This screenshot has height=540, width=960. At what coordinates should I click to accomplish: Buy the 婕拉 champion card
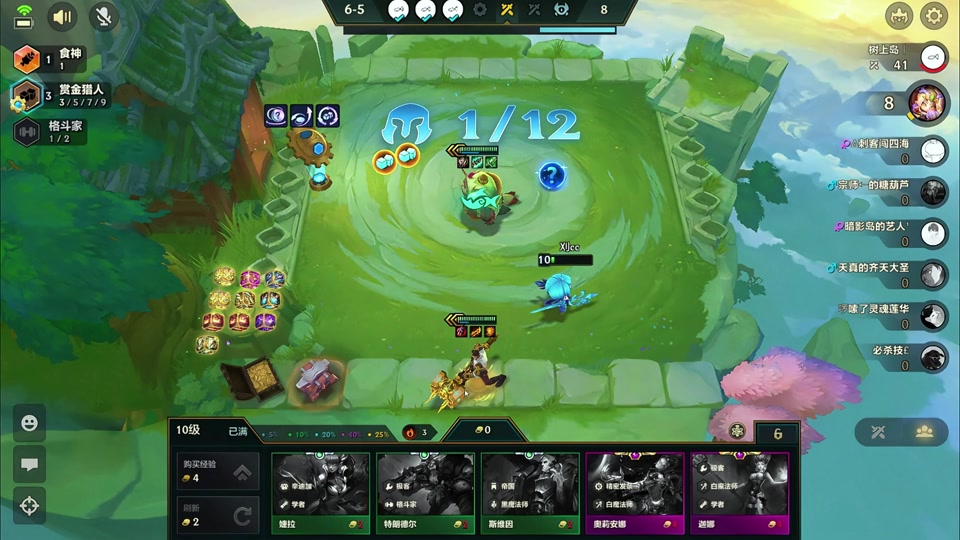(x=320, y=495)
